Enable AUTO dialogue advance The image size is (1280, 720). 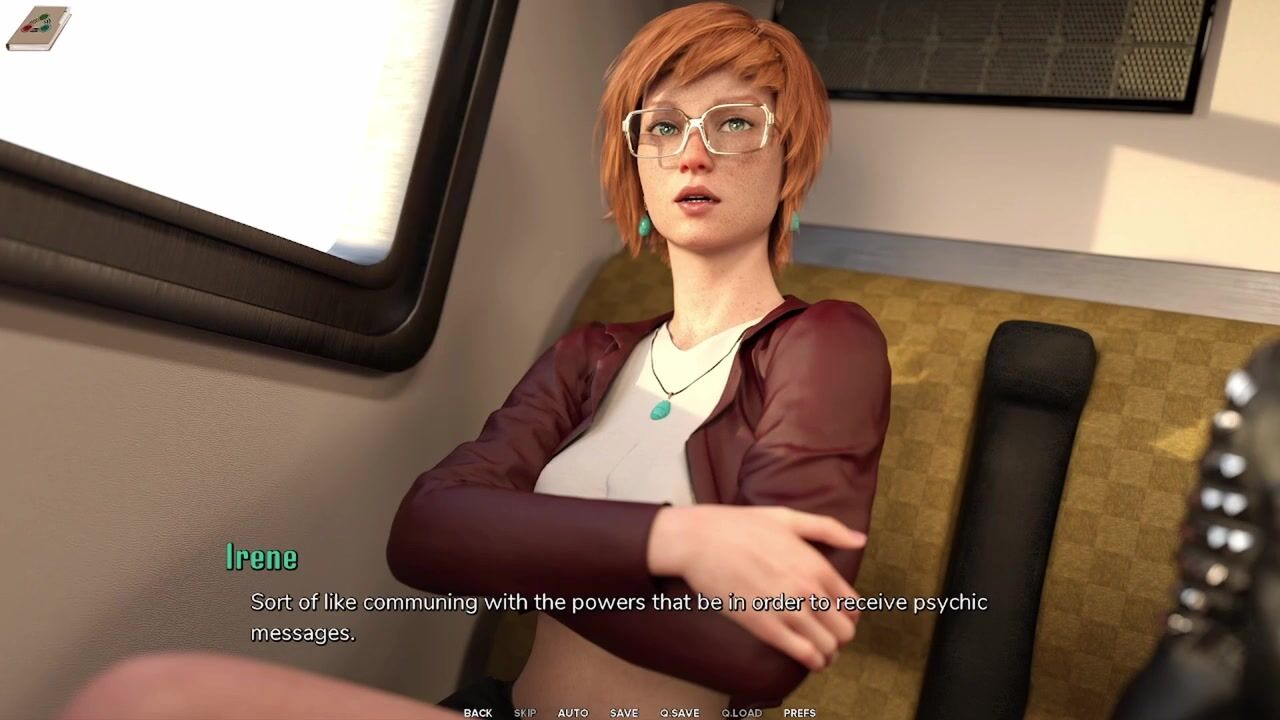point(573,713)
